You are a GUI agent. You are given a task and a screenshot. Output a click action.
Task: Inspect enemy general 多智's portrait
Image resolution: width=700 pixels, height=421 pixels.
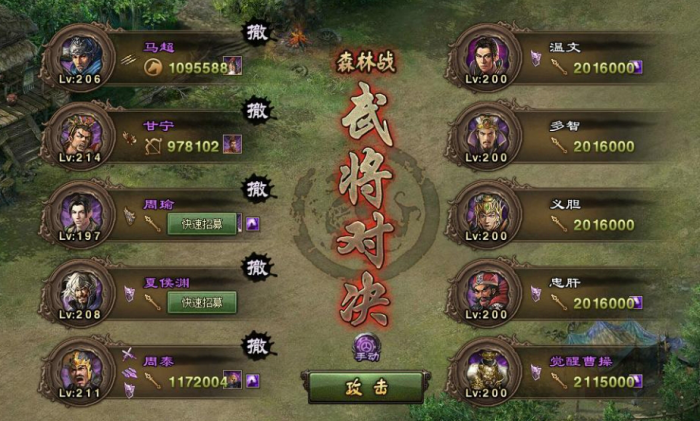[486, 135]
